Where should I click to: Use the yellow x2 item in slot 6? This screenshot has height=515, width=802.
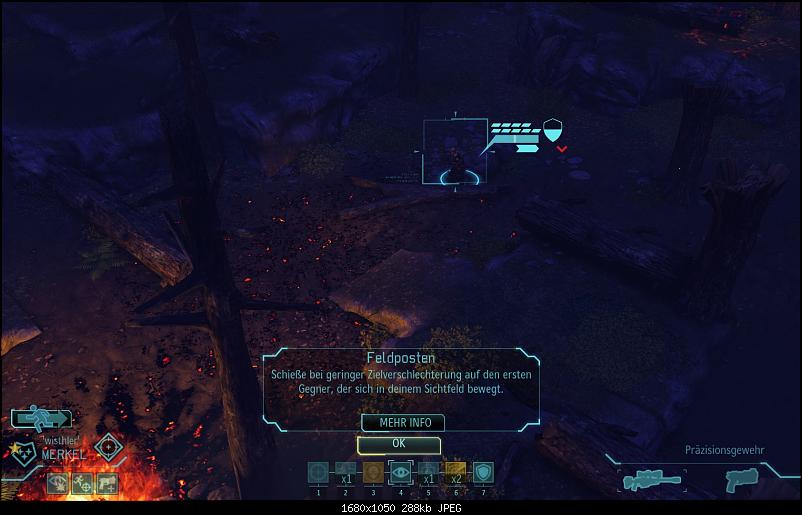coord(455,473)
